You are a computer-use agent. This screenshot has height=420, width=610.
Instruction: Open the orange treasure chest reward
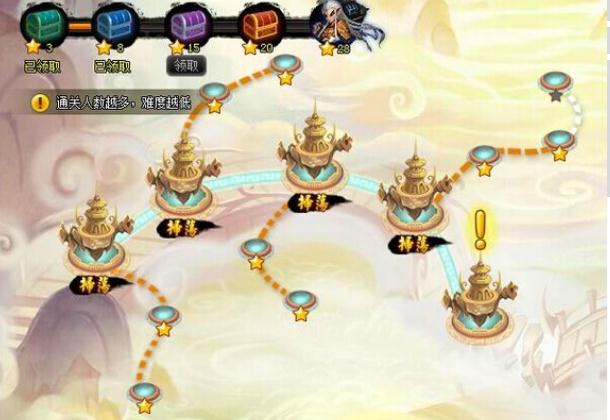[x=261, y=21]
